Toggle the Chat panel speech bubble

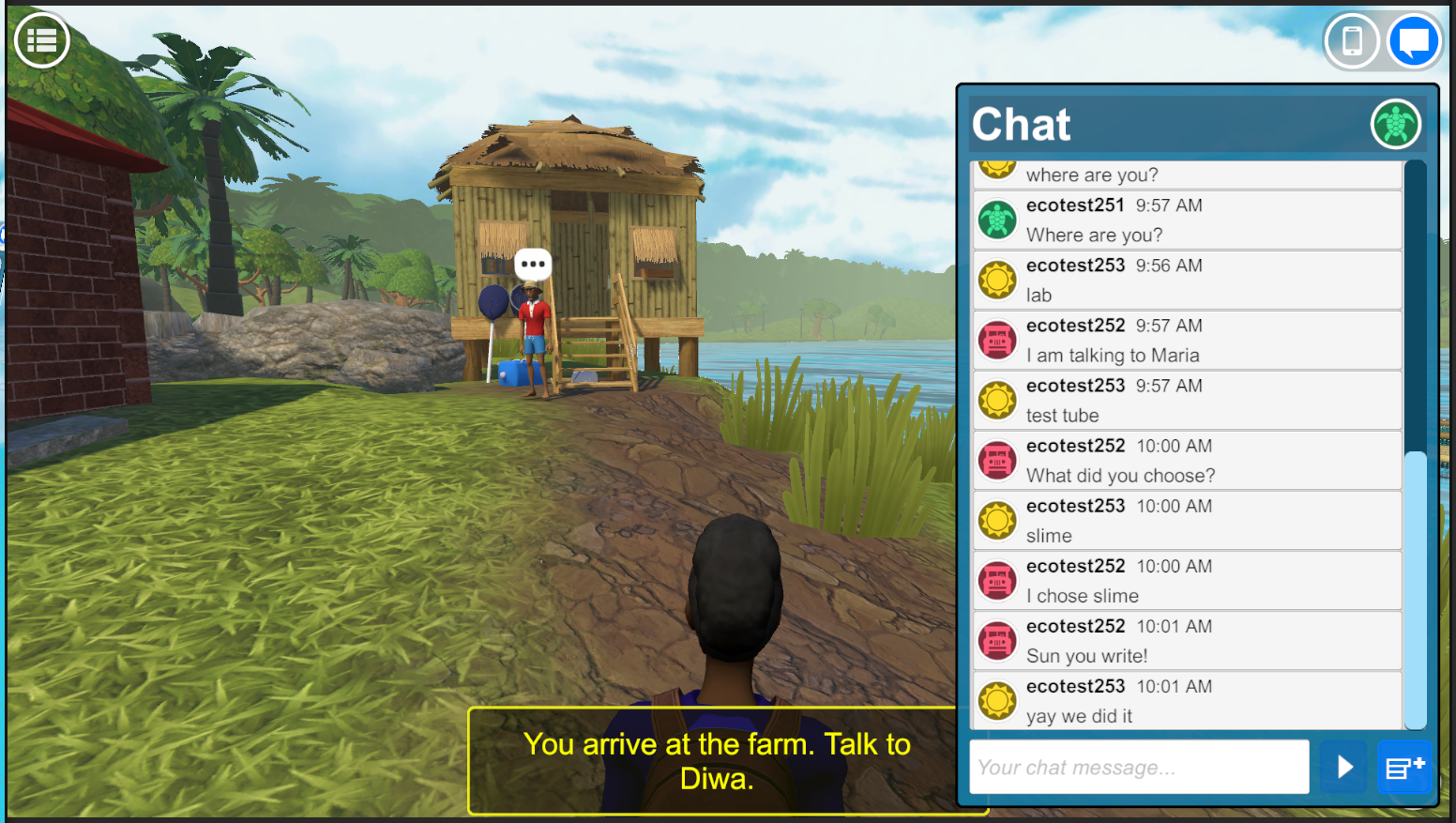point(1415,40)
